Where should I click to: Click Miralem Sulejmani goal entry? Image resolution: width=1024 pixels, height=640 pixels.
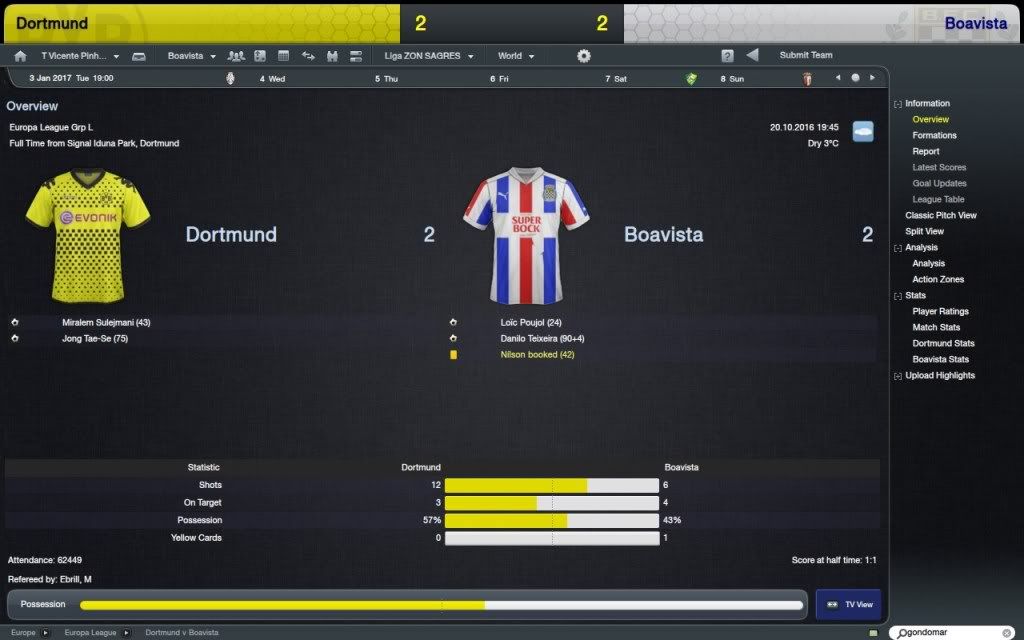(106, 322)
